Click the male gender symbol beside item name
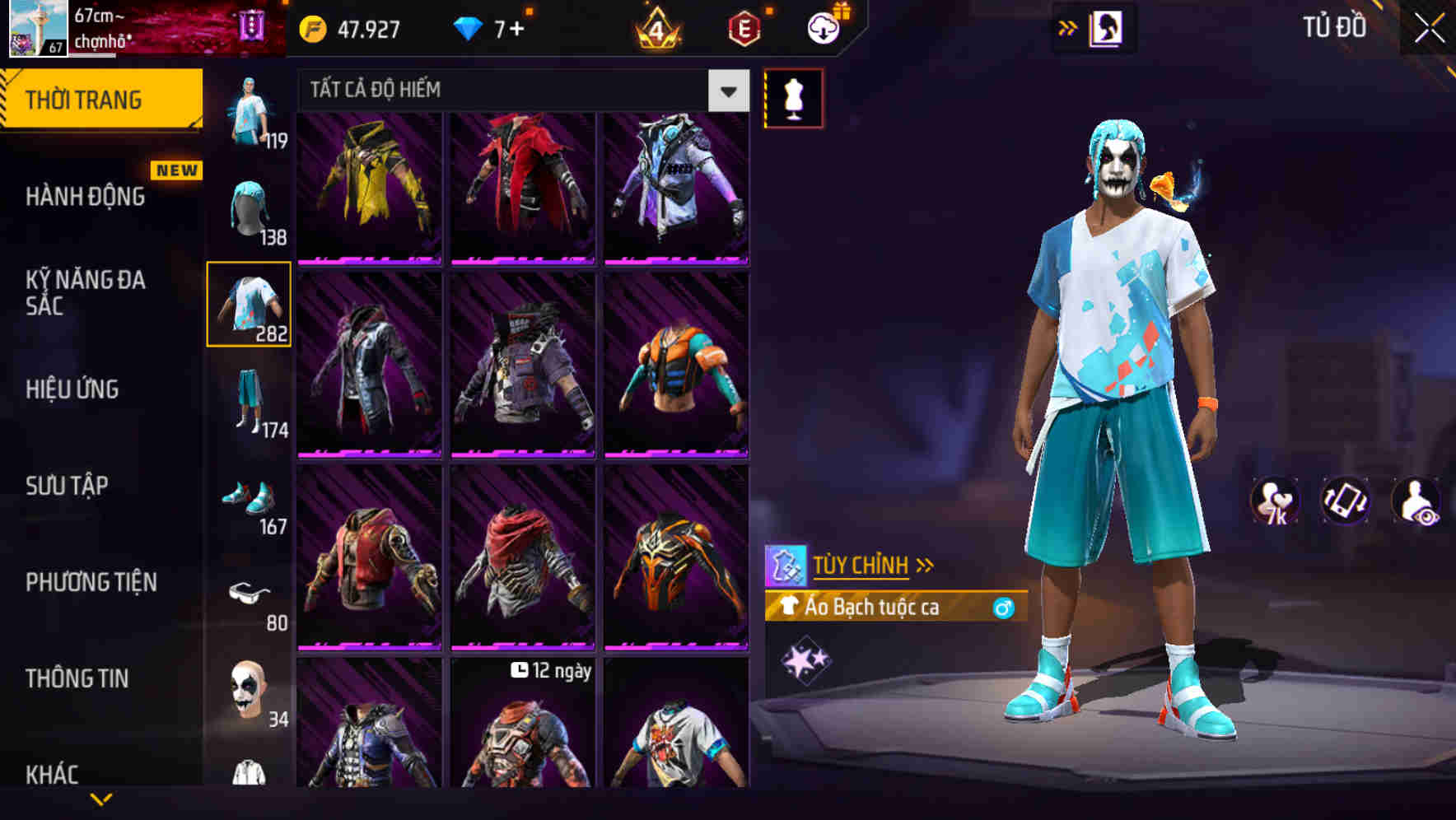This screenshot has width=1456, height=820. pos(1001,607)
